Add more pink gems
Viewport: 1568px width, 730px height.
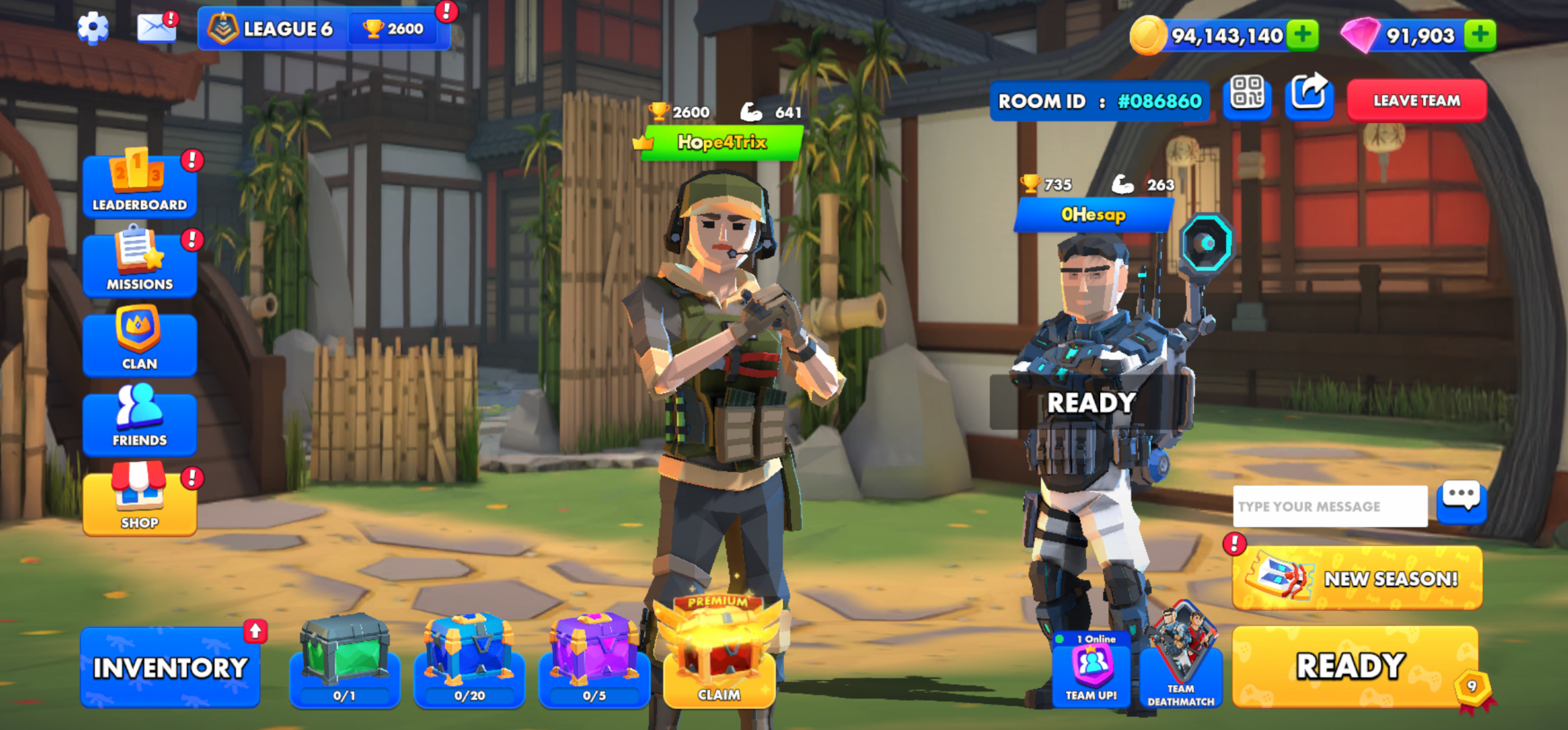[1480, 35]
